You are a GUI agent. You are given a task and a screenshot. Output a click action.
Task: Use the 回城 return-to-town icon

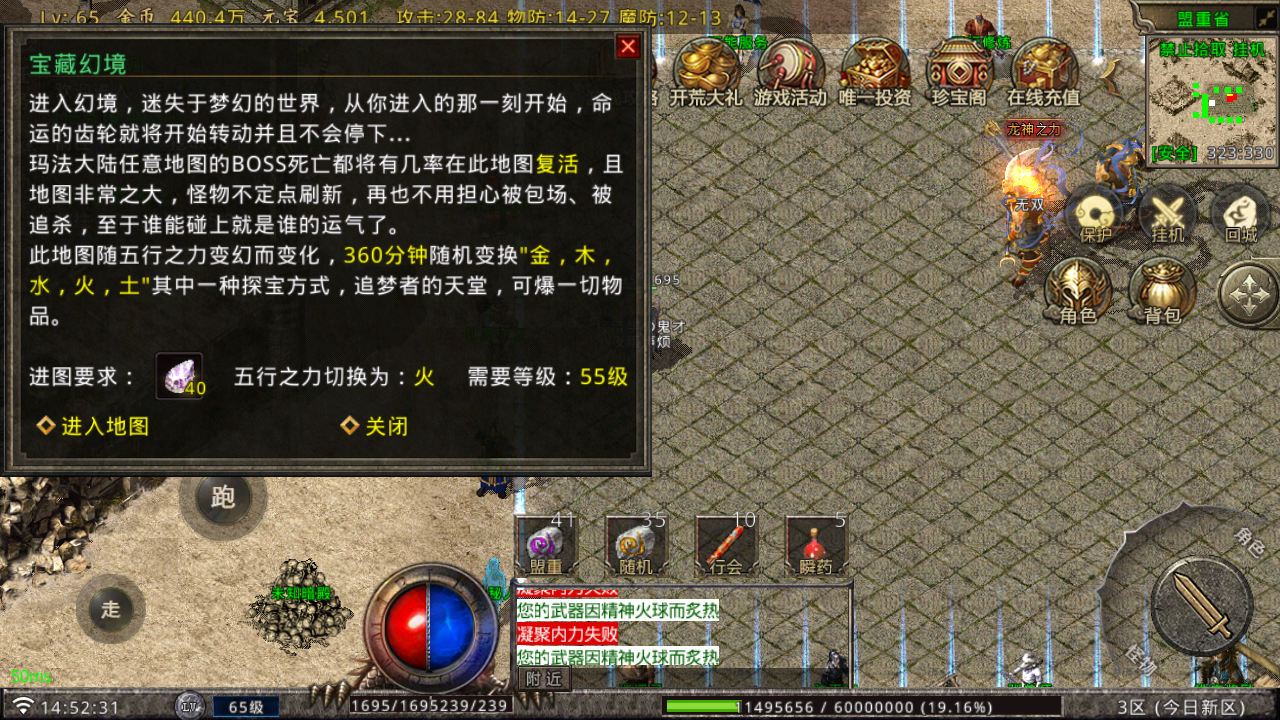1240,215
